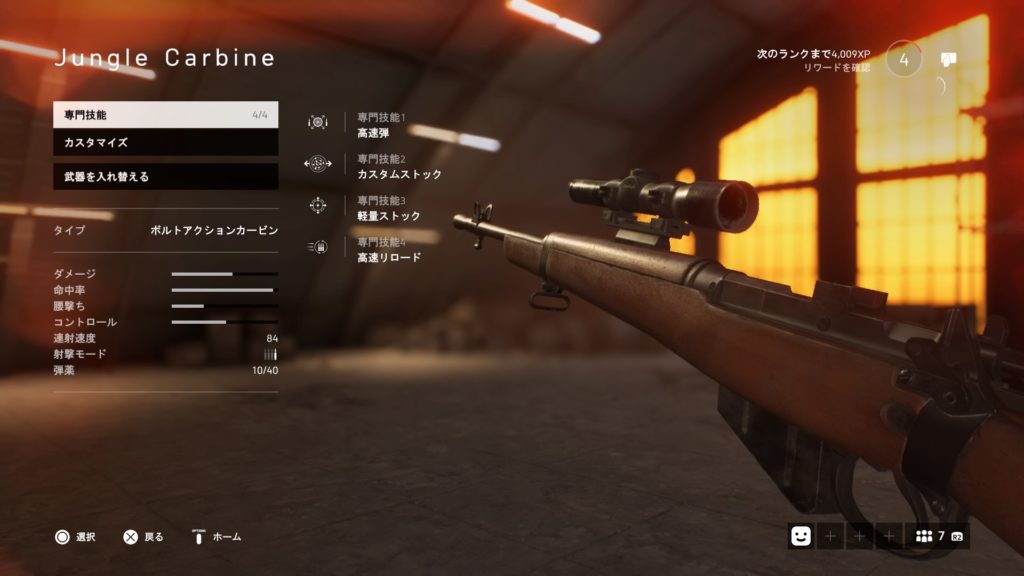Choose 武器を入れ替える to swap weapons
The width and height of the screenshot is (1024, 576).
(165, 177)
